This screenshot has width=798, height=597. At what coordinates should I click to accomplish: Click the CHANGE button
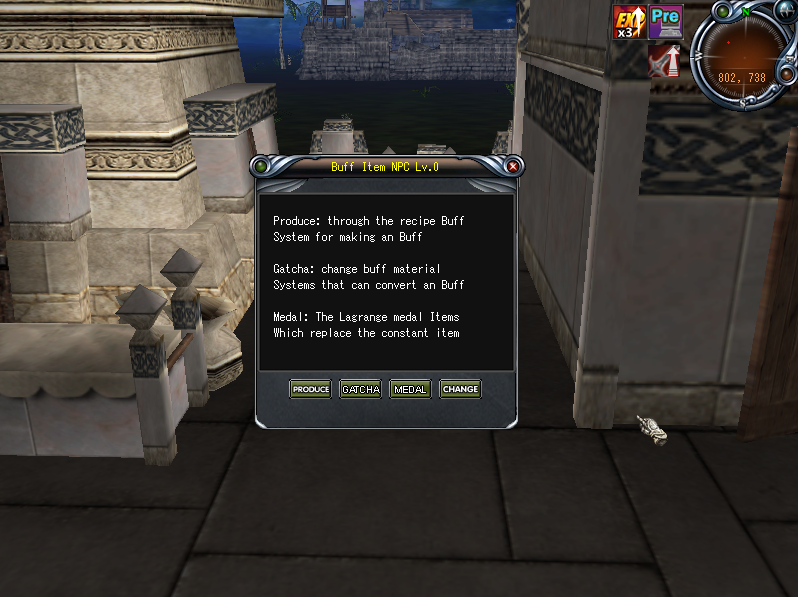(460, 389)
